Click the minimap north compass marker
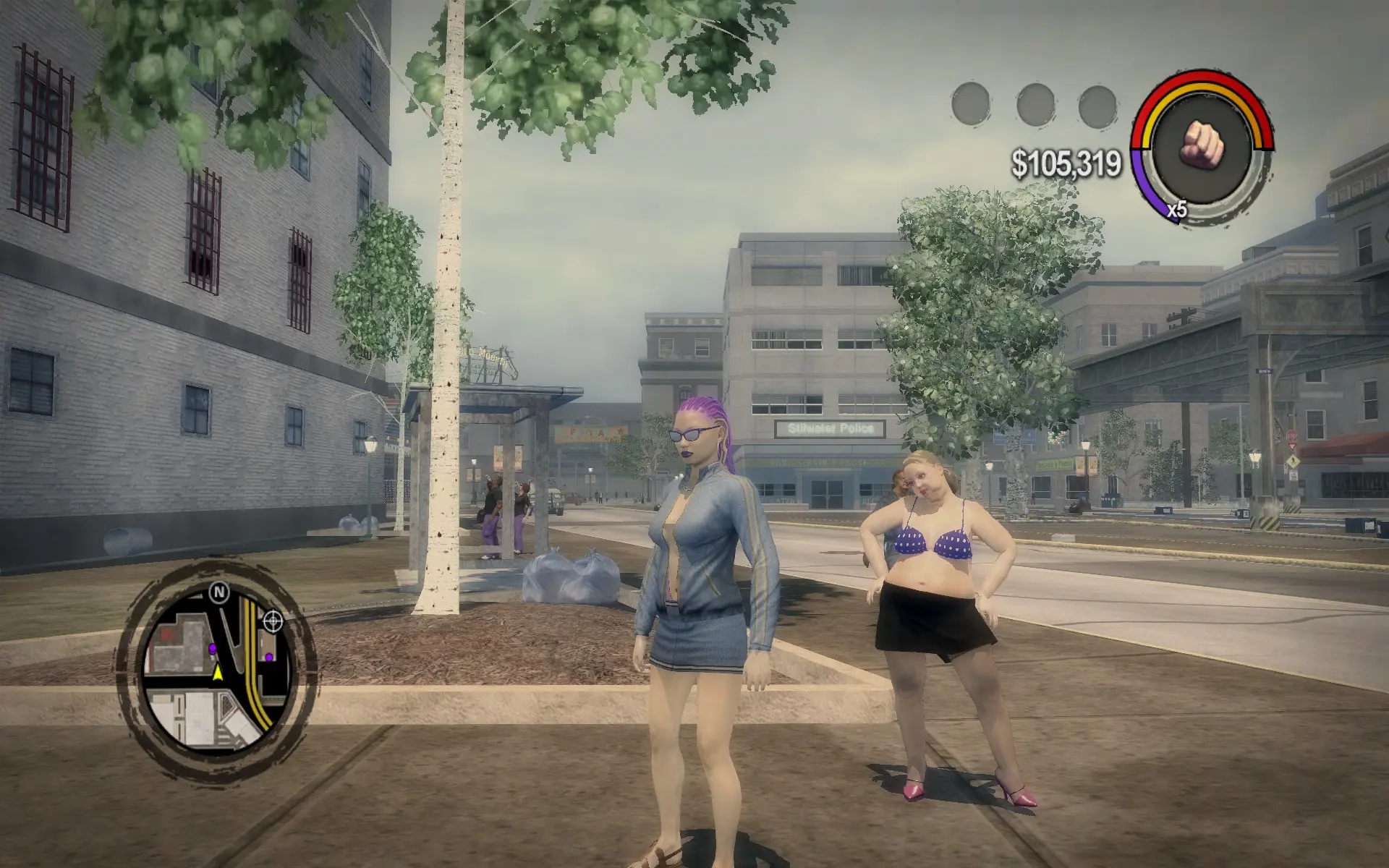1389x868 pixels. (x=218, y=593)
